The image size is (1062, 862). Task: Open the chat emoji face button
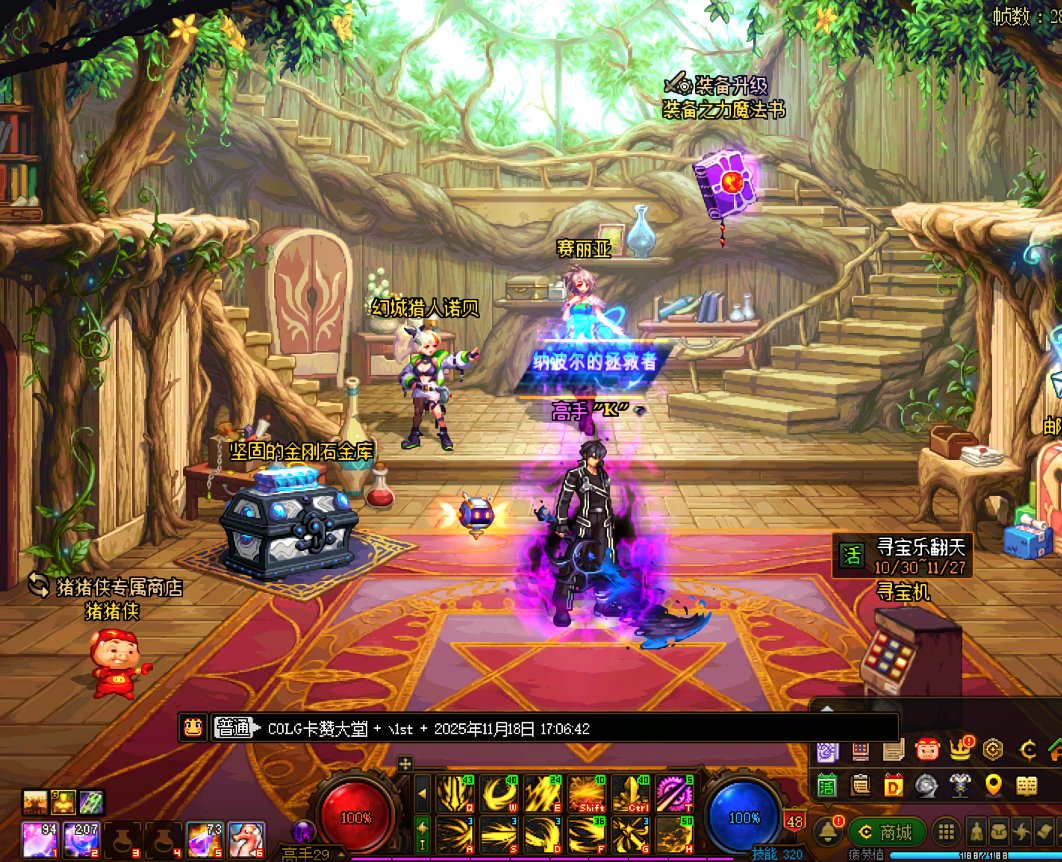[192, 728]
